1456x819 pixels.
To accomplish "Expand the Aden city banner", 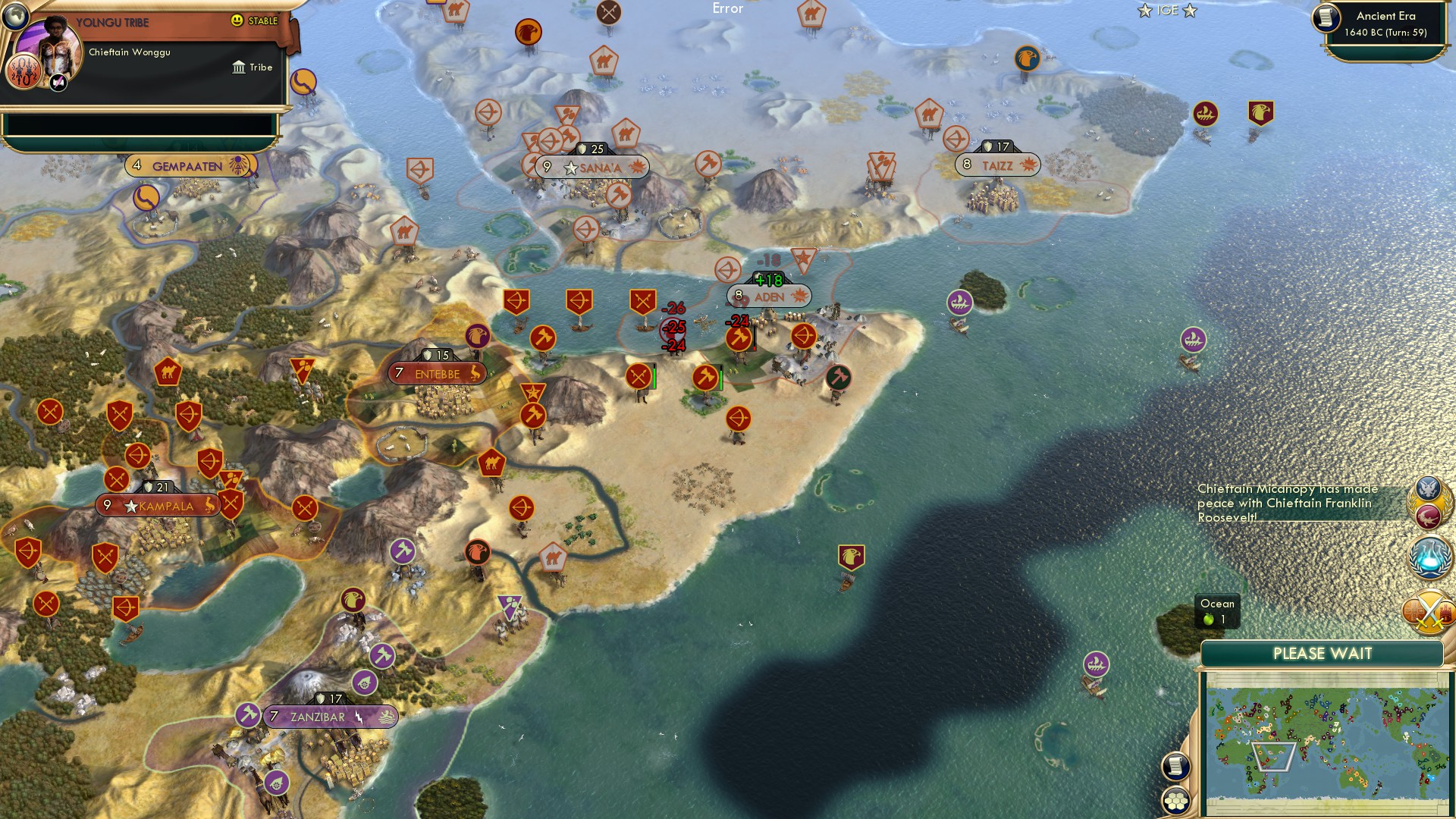I will point(767,297).
